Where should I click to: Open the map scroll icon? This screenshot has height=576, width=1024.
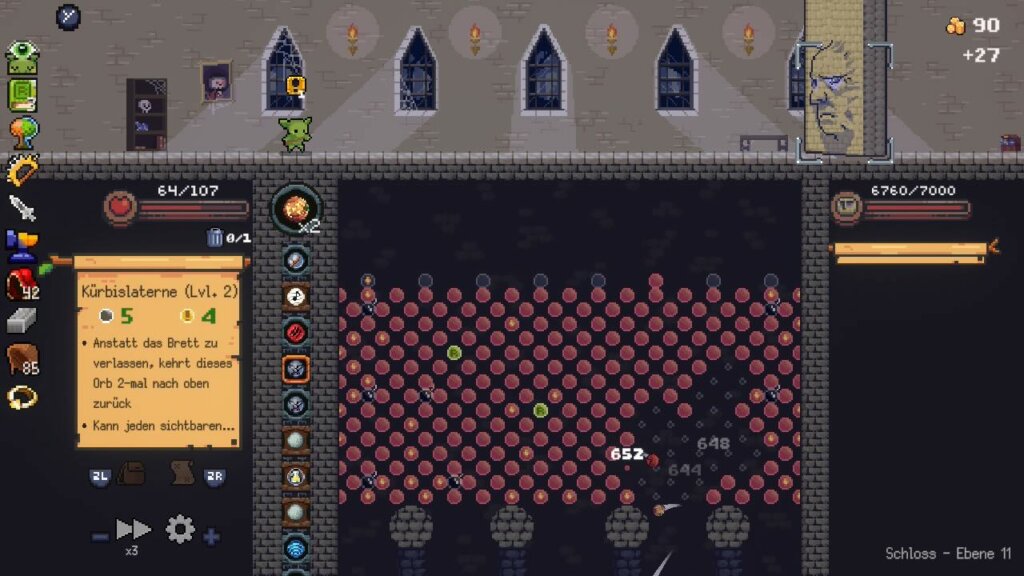(181, 473)
